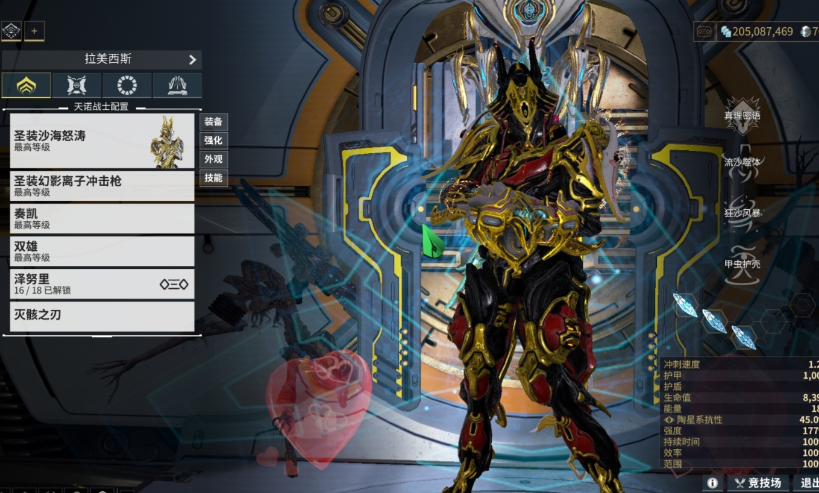Select the 圣装幻影离子冲击枪 weapon slot
The height and width of the screenshot is (493, 819).
101,186
